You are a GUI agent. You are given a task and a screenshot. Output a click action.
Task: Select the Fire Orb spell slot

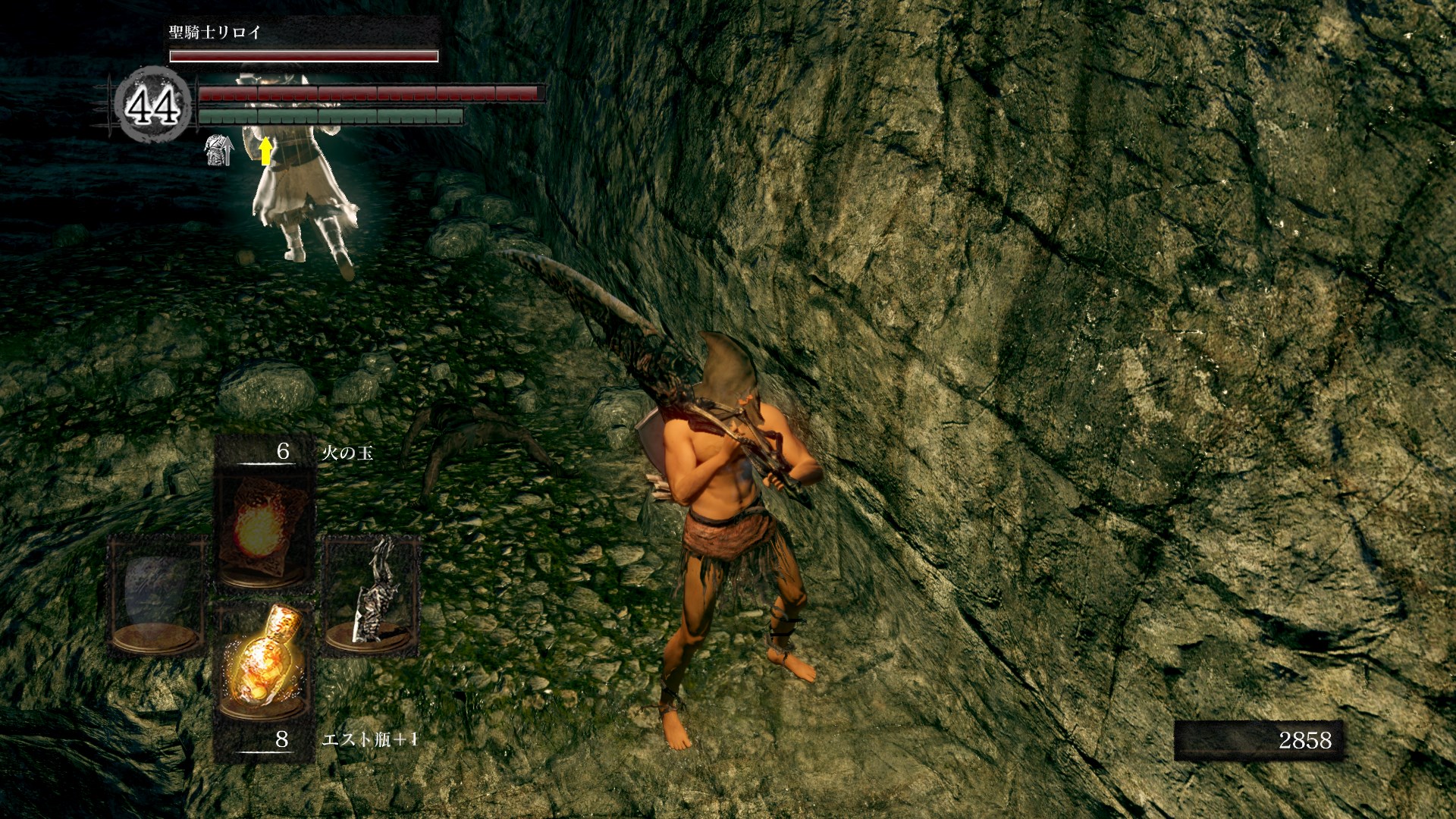click(263, 523)
